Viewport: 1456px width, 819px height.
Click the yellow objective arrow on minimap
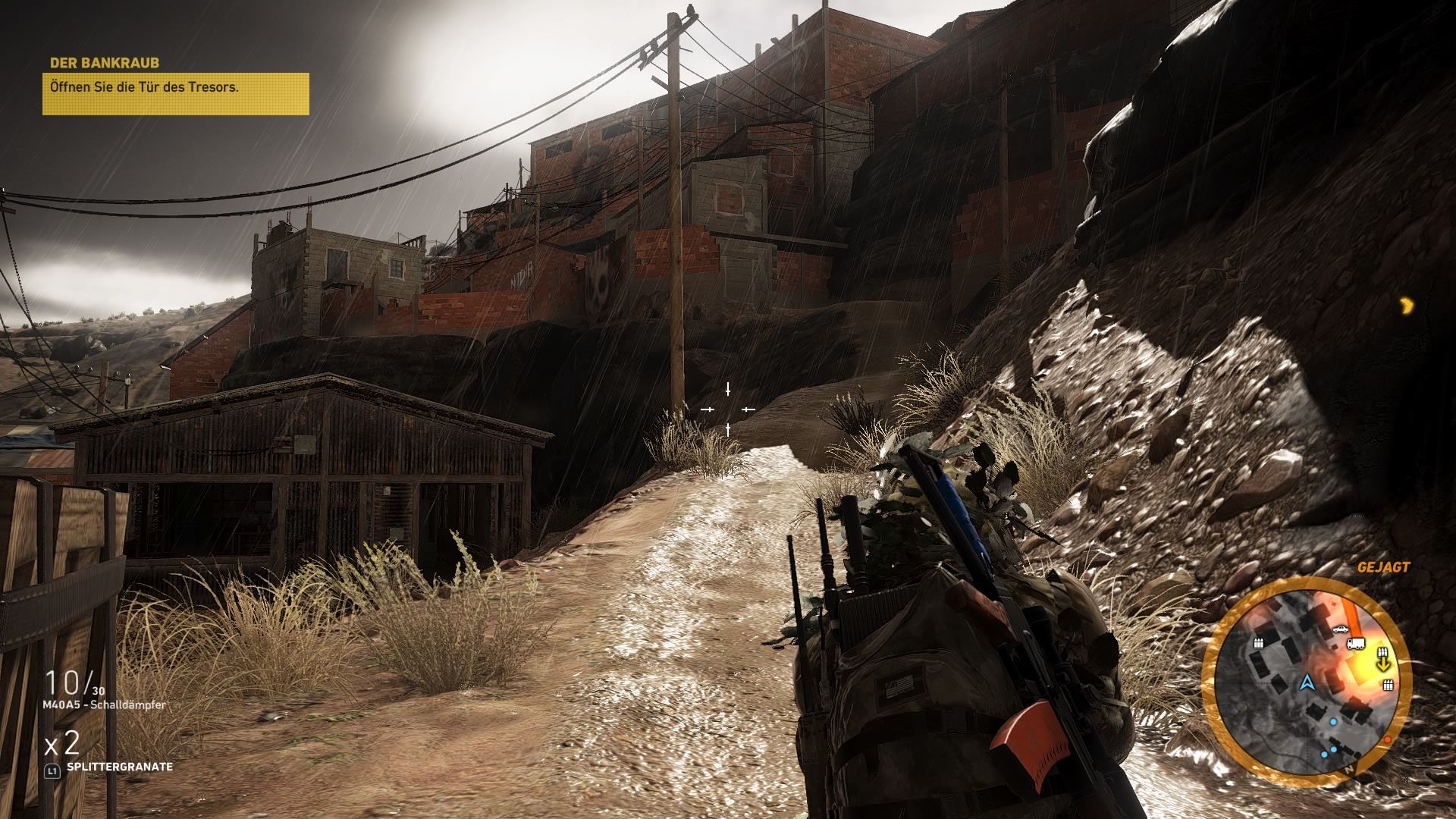click(x=1383, y=666)
